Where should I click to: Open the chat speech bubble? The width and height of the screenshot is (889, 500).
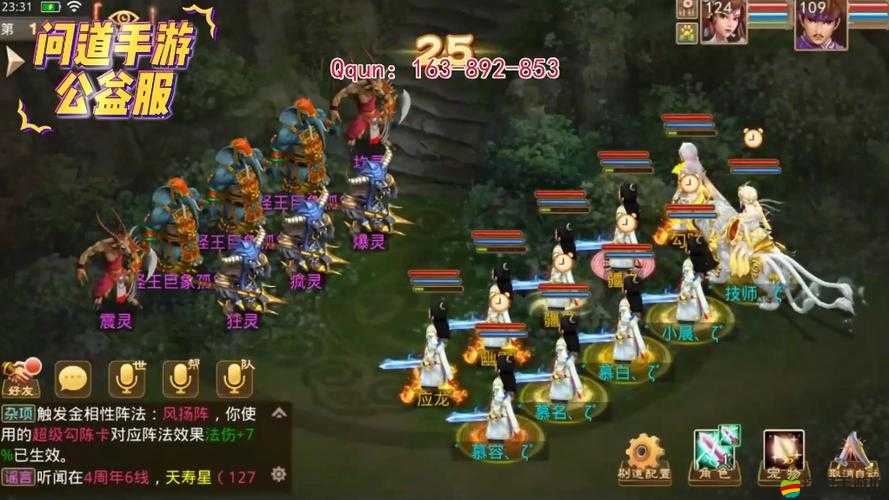[72, 378]
